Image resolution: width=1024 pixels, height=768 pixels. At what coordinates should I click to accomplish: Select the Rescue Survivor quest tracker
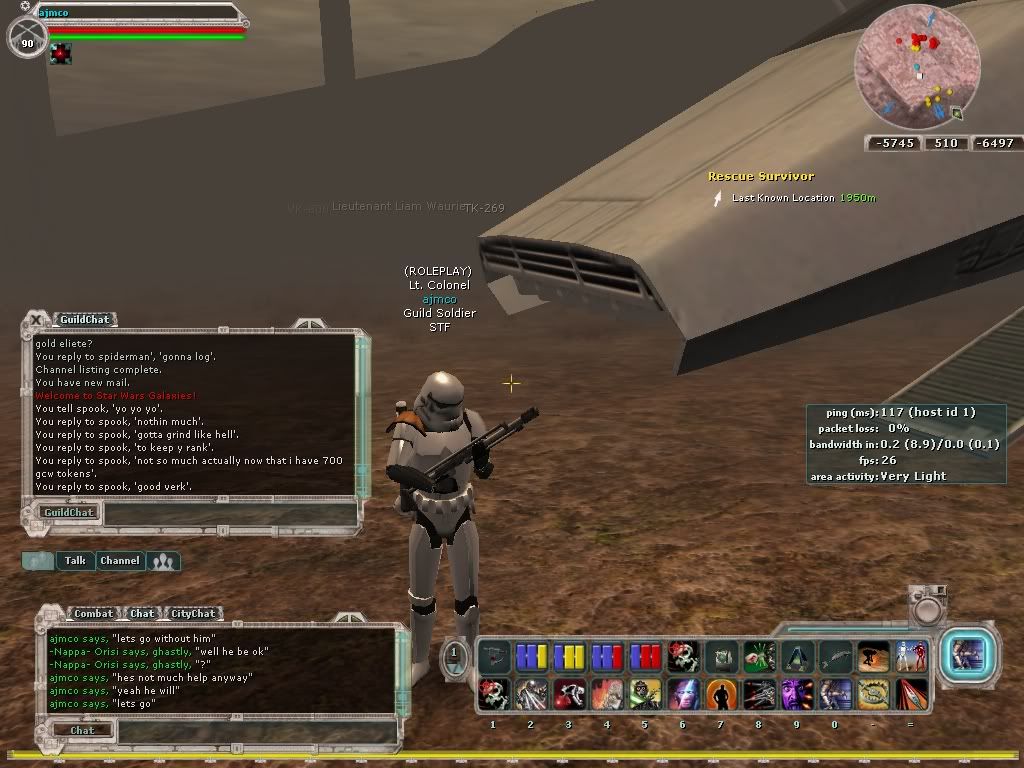coord(761,176)
